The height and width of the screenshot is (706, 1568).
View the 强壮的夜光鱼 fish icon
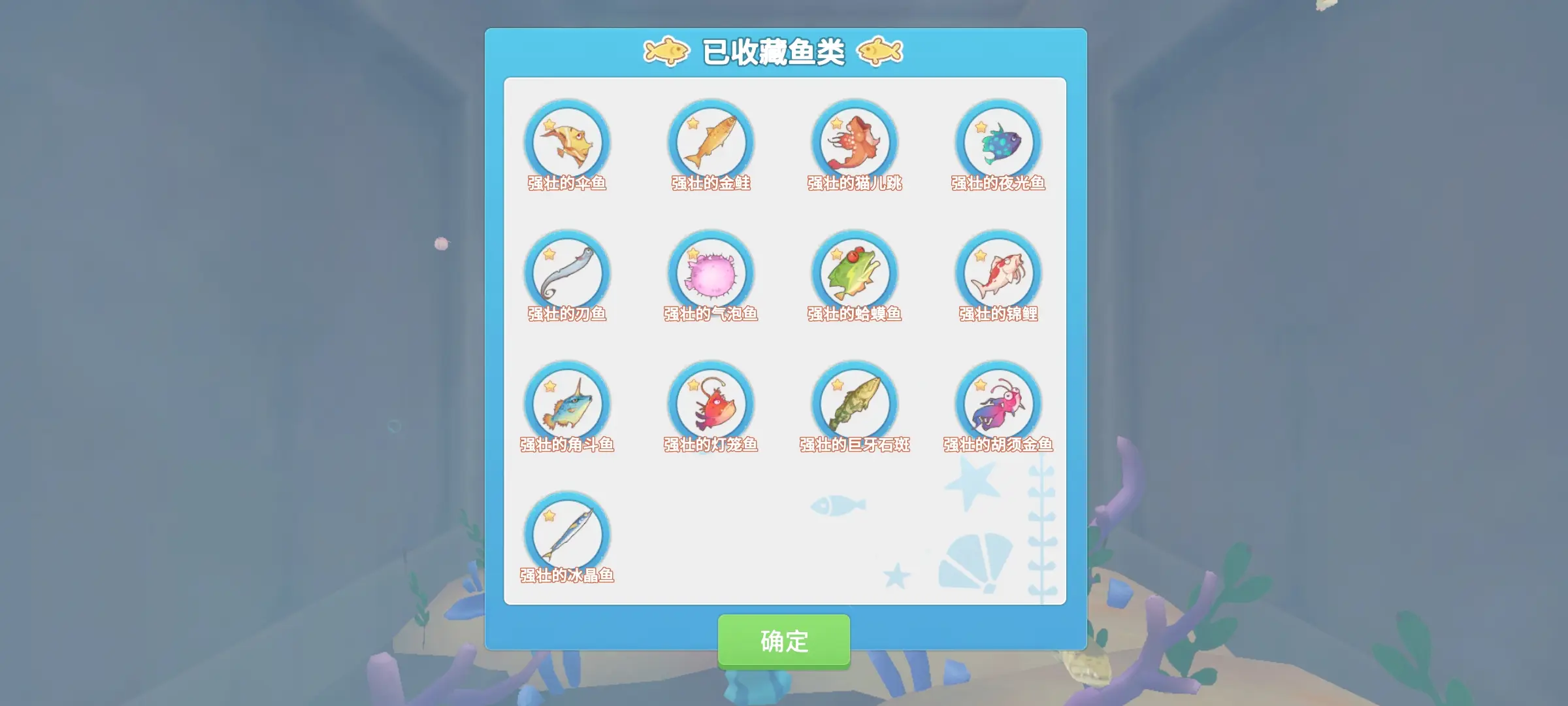pyautogui.click(x=998, y=143)
